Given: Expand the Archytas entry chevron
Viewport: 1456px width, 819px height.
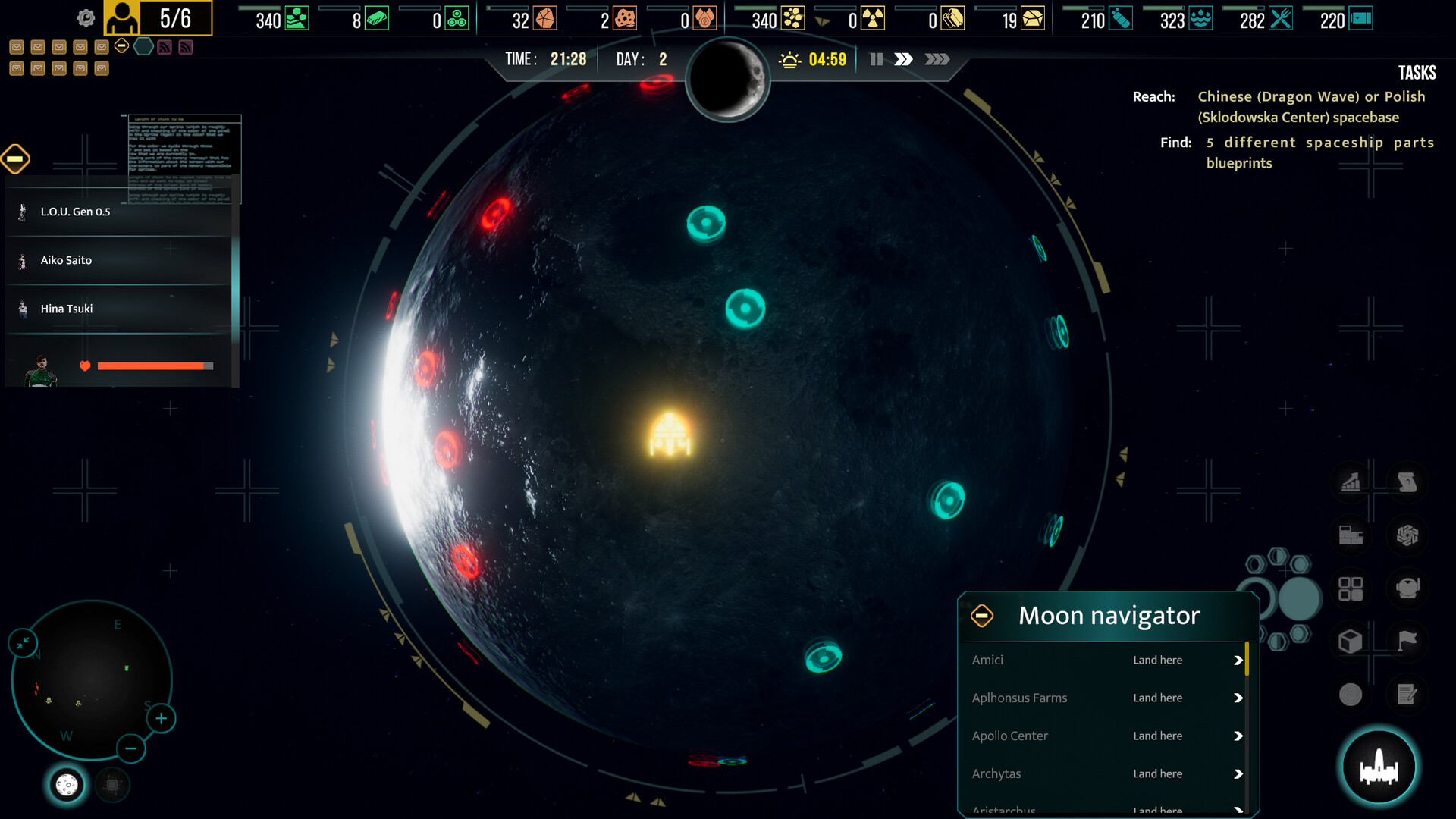Looking at the screenshot, I should pos(1238,773).
